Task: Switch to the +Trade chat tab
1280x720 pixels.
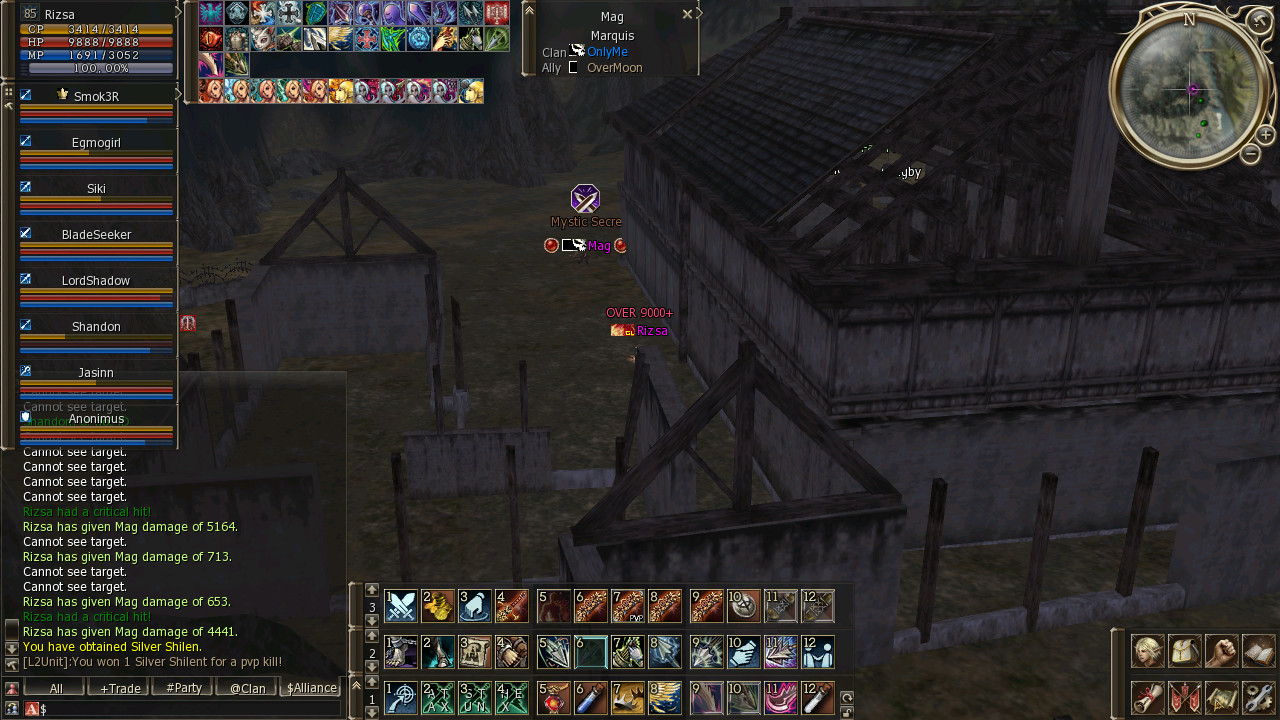Action: click(x=120, y=688)
